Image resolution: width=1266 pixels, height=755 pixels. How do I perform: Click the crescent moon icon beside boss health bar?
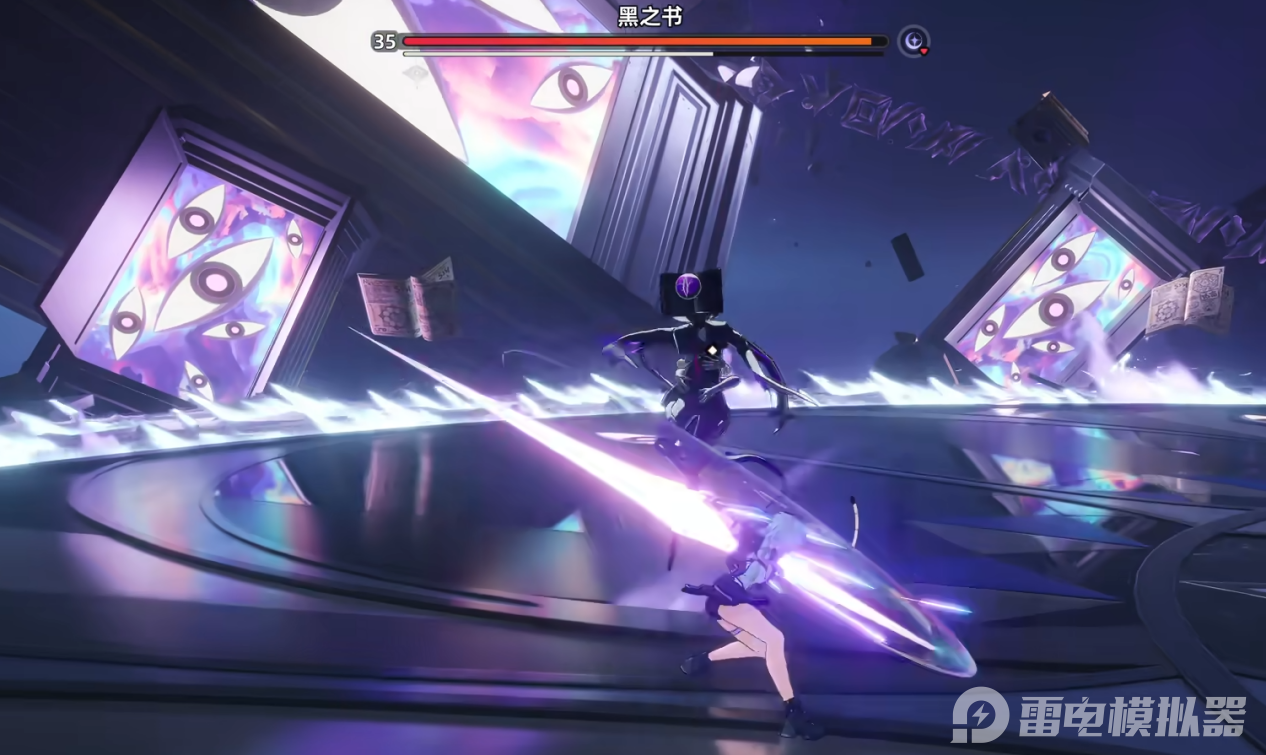click(x=912, y=41)
